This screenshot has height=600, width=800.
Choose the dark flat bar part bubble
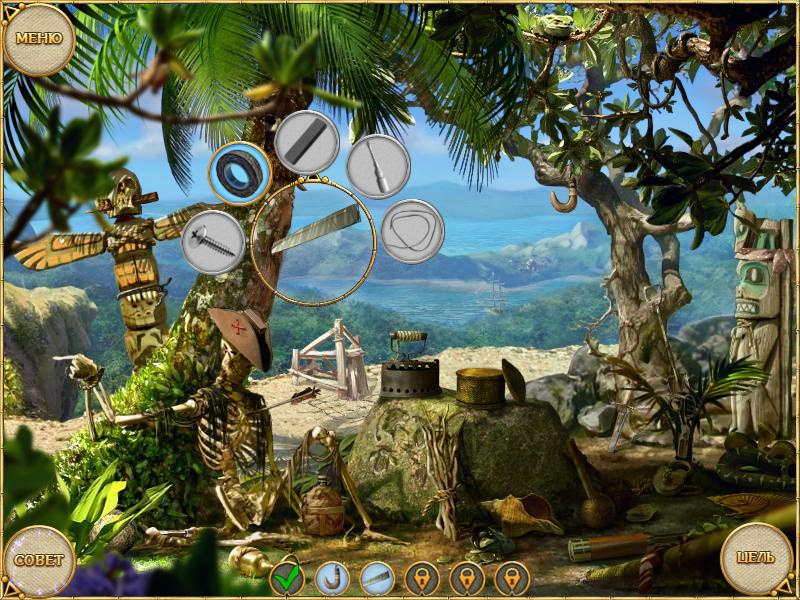tap(307, 143)
